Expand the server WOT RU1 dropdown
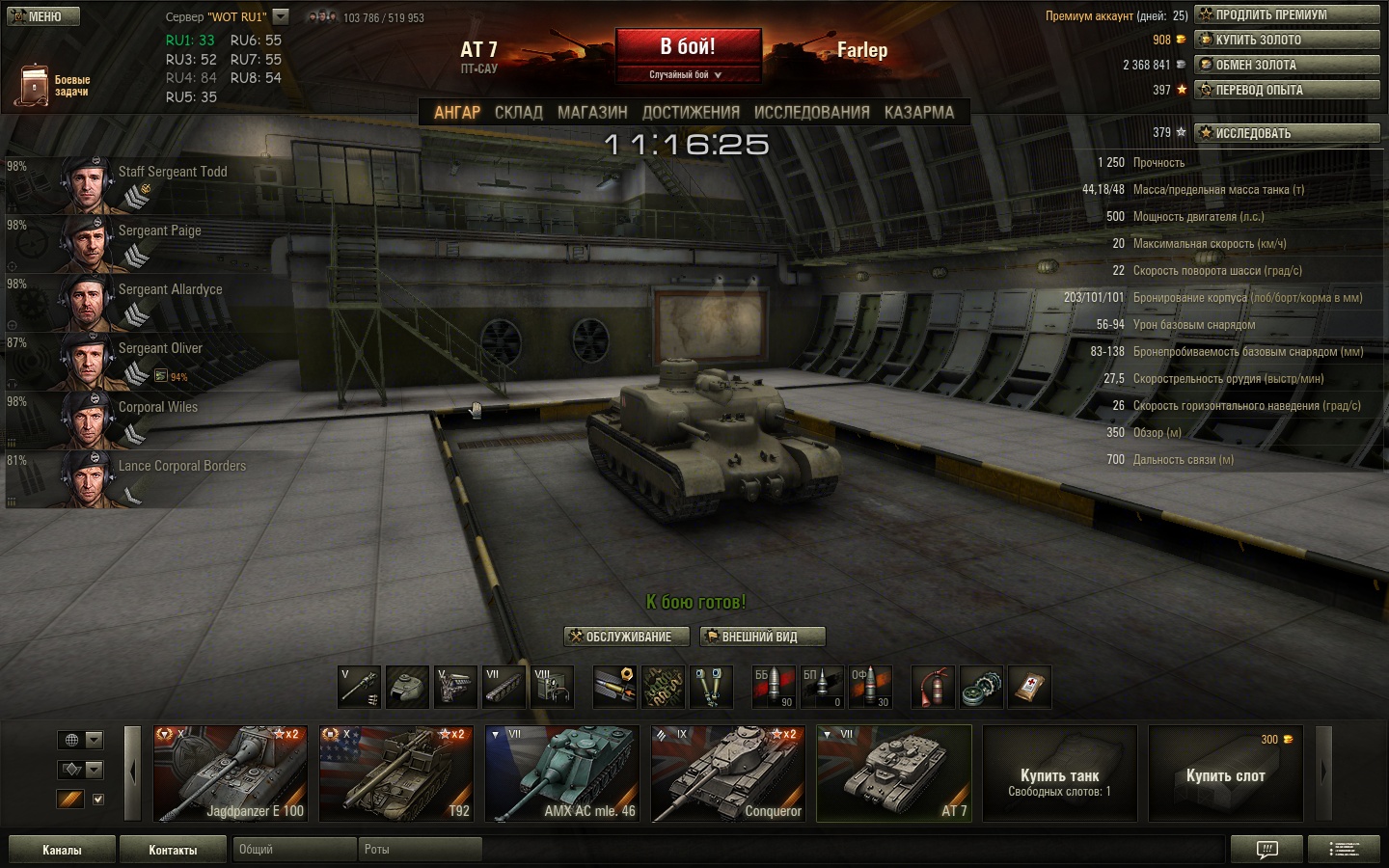The image size is (1389, 868). 281,16
